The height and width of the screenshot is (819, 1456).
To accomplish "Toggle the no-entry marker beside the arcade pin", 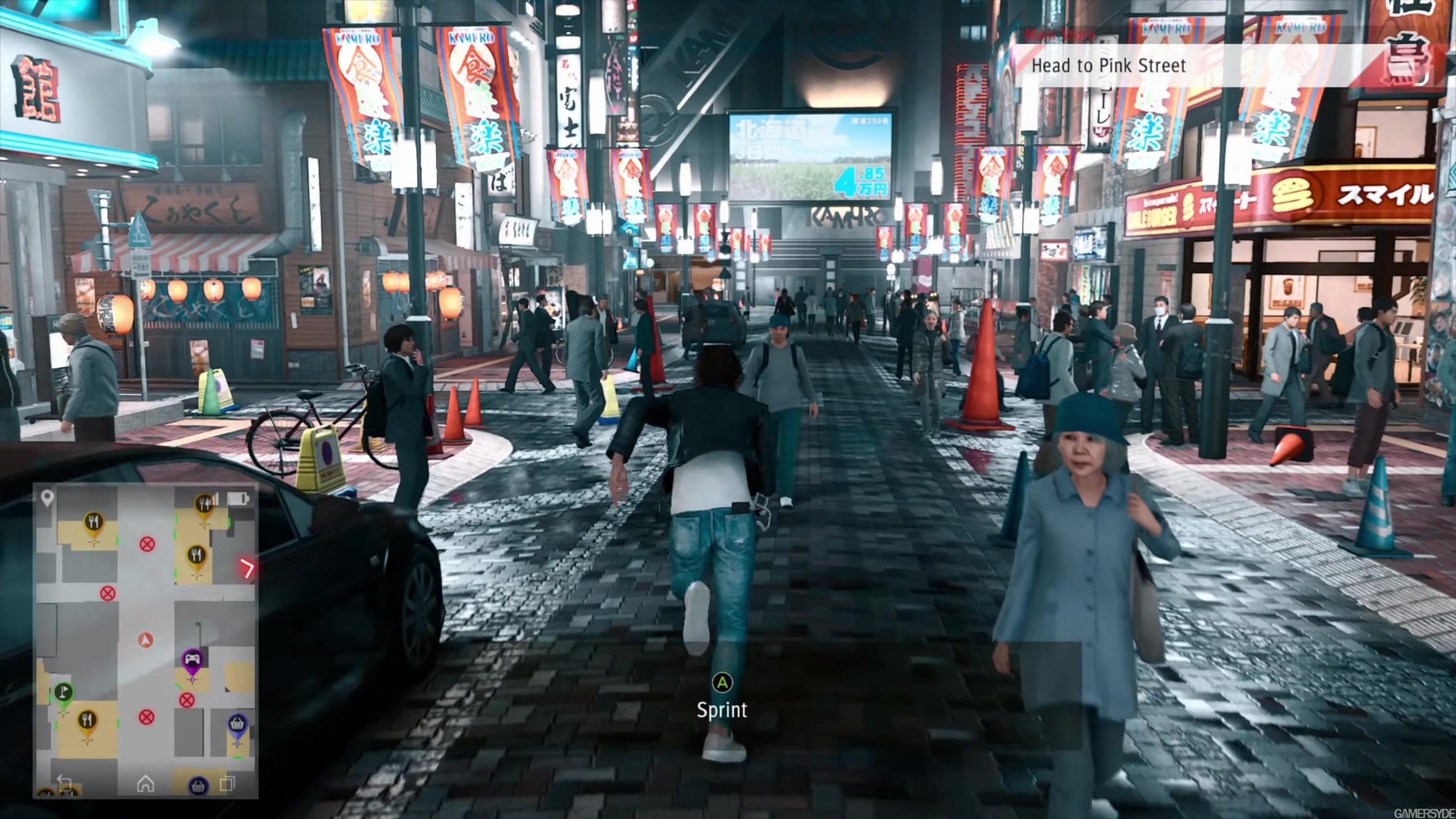I will (x=186, y=700).
